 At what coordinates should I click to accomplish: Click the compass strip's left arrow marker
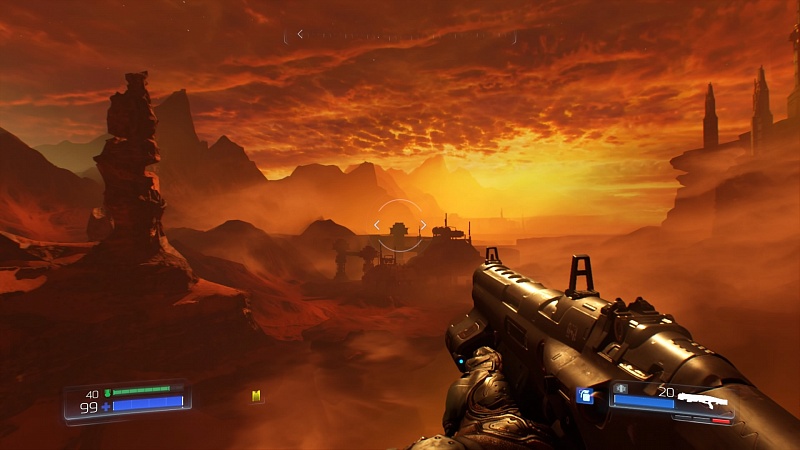(299, 34)
